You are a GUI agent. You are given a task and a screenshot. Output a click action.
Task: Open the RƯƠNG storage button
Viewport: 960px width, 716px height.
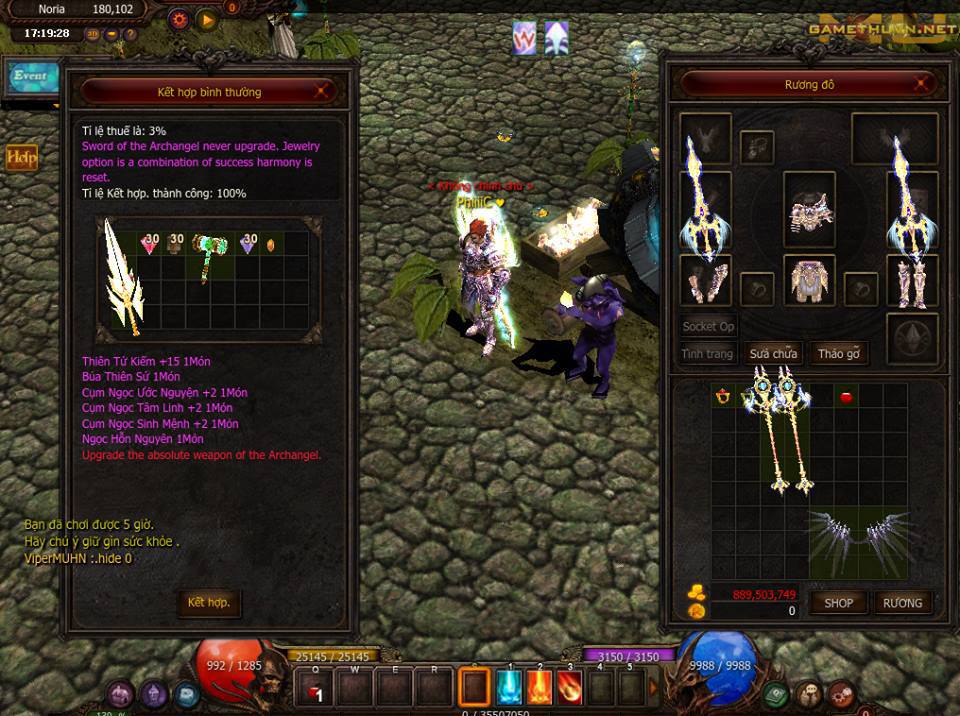click(902, 602)
